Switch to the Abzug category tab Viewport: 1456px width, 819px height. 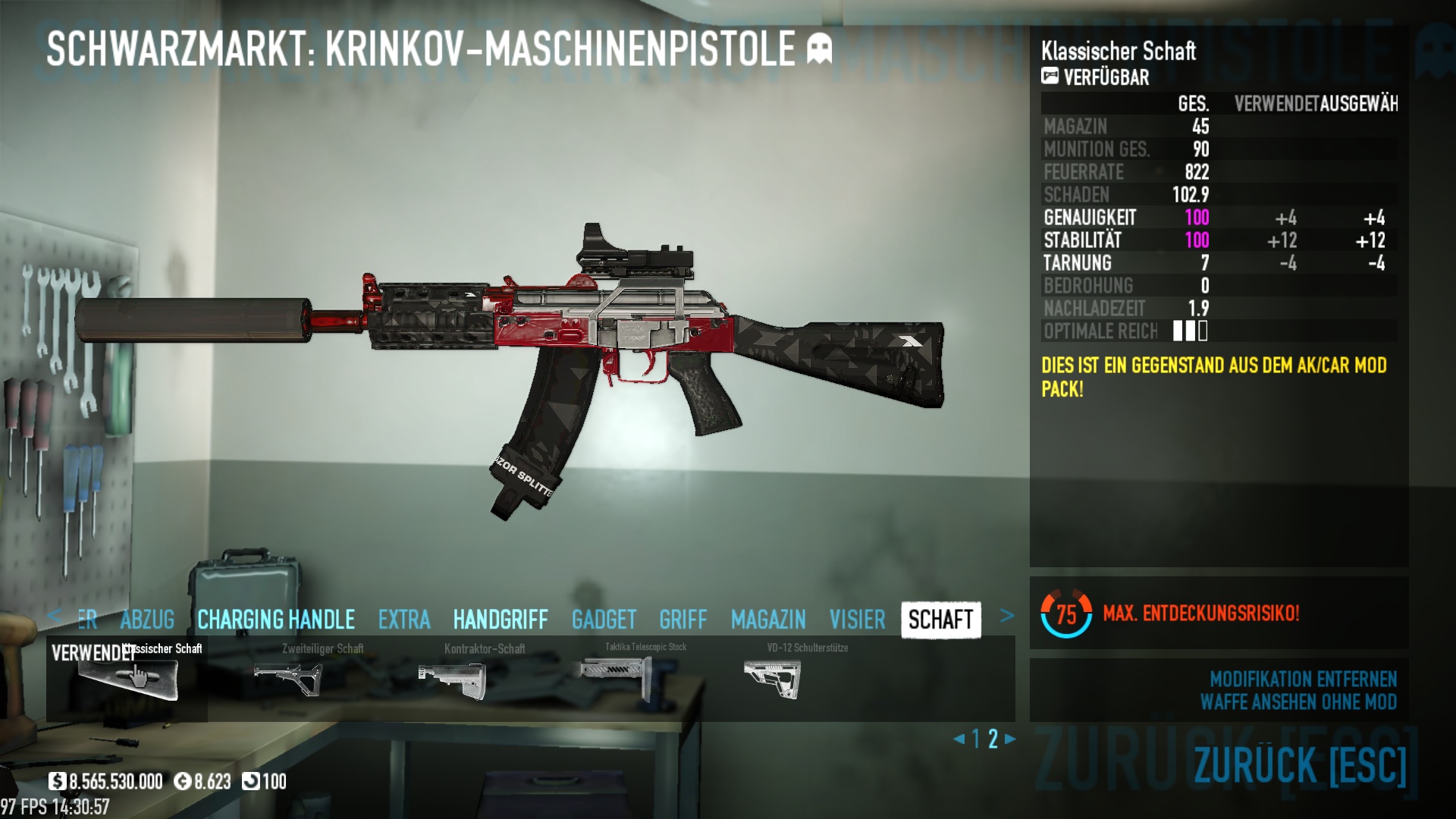coord(147,620)
